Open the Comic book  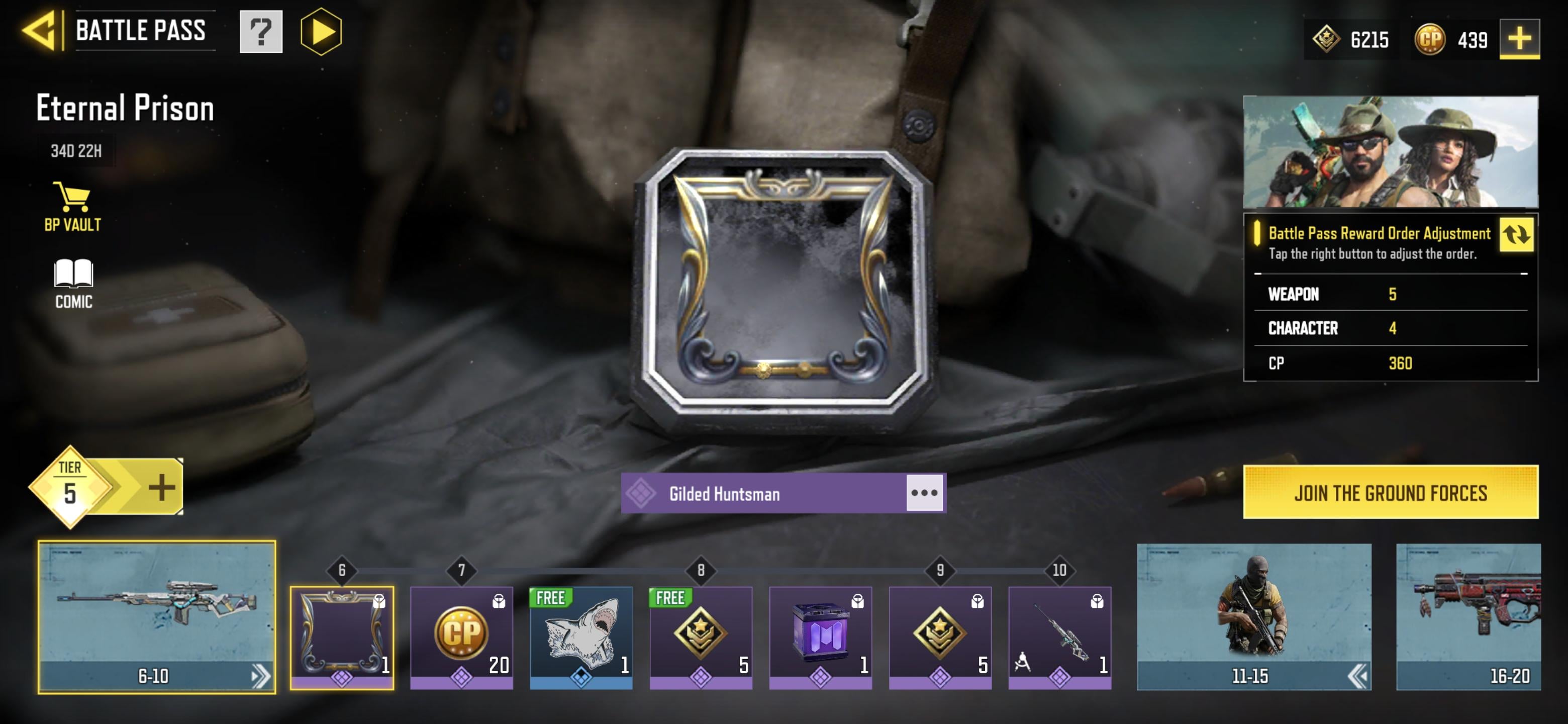(73, 284)
